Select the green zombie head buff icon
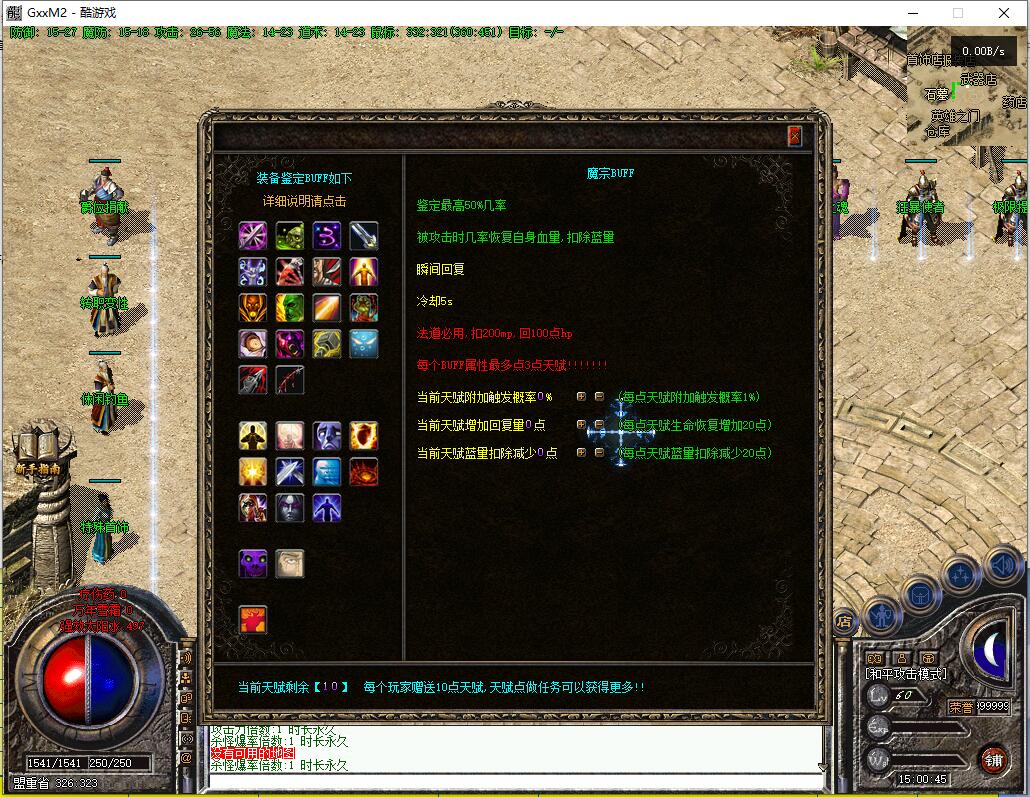The width and height of the screenshot is (1030, 797). coord(290,236)
